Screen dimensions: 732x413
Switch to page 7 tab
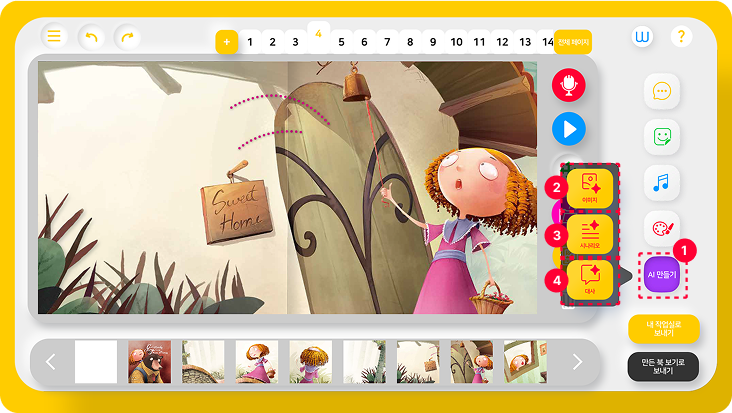coord(387,42)
